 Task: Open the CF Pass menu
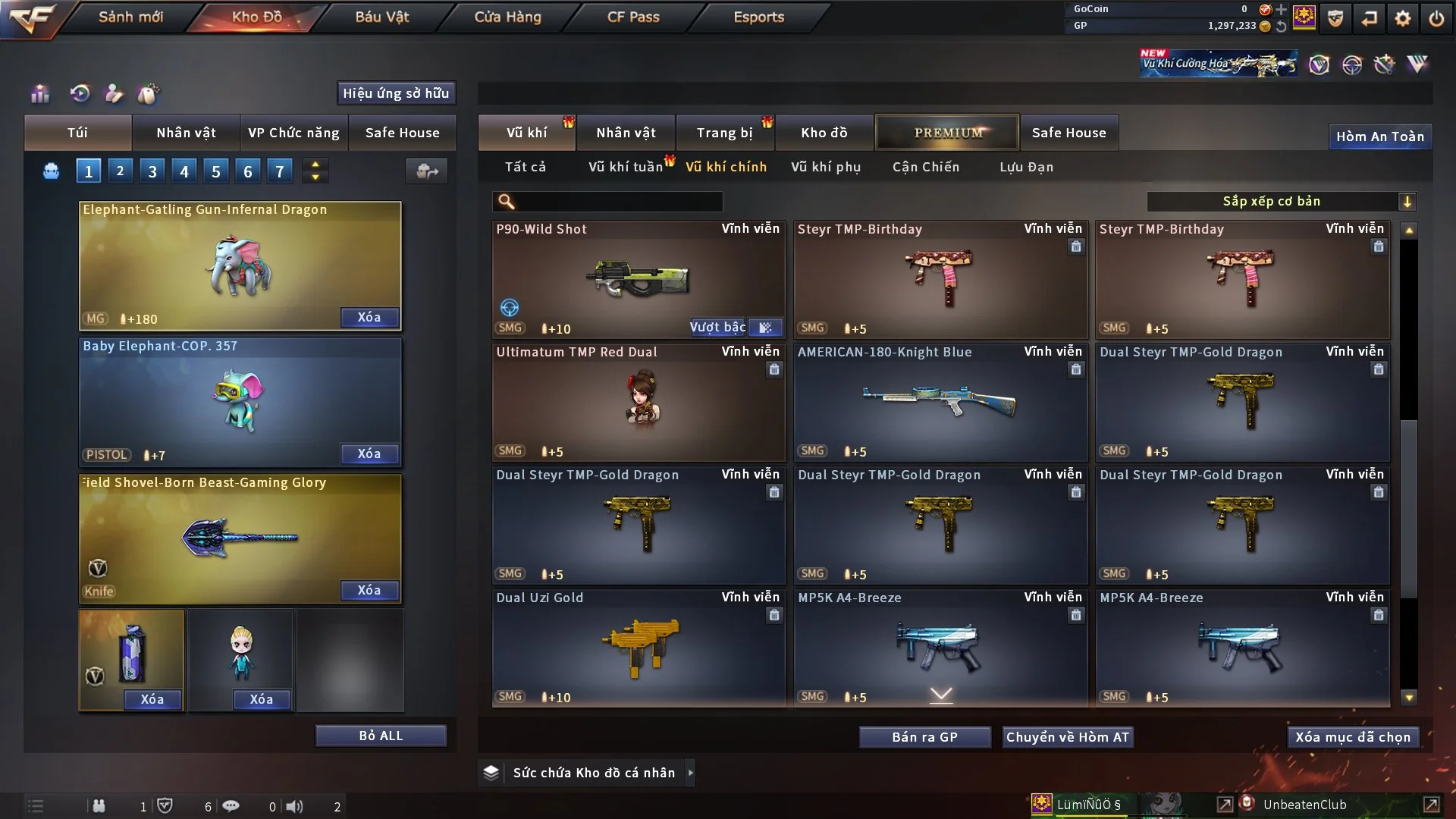click(x=633, y=17)
